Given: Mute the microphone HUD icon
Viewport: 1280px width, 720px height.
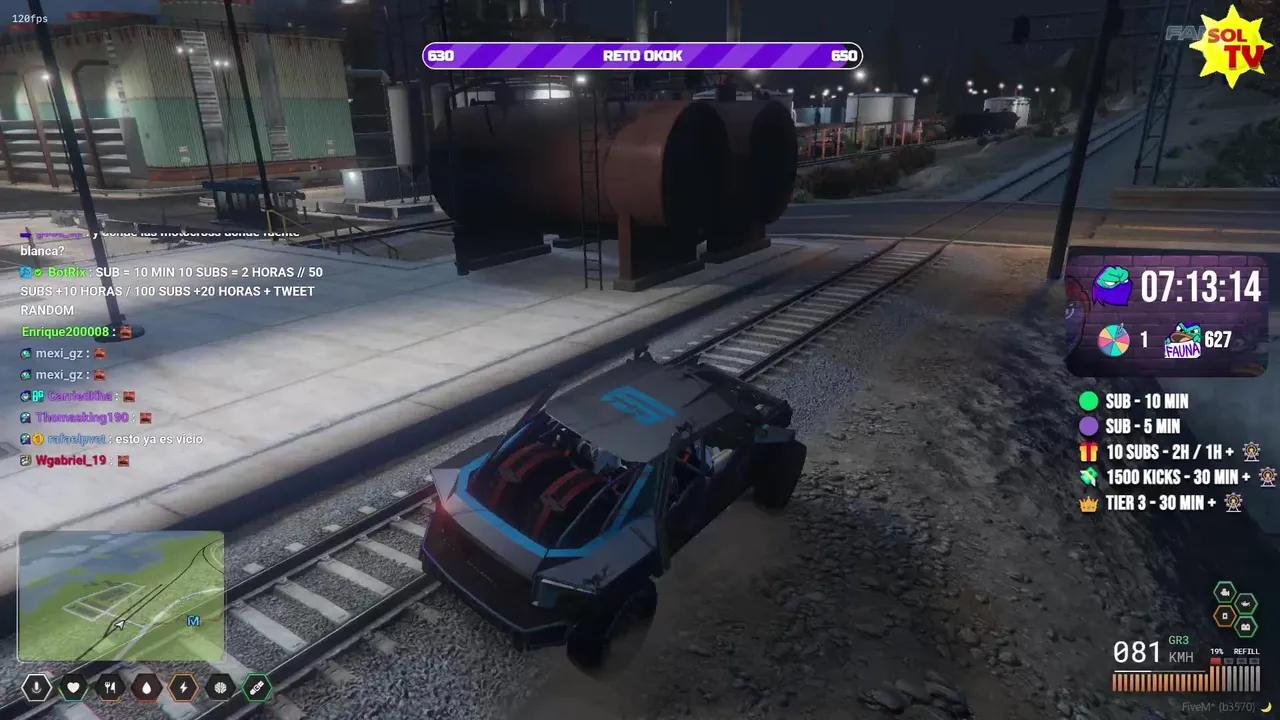Looking at the screenshot, I should 36,688.
